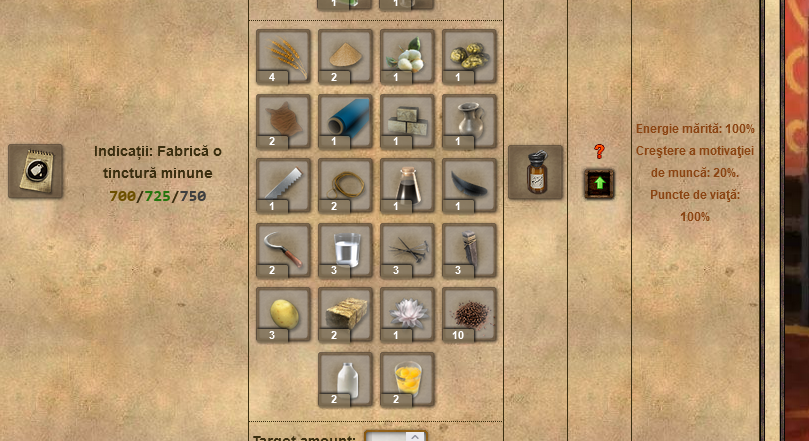This screenshot has width=809, height=441.
Task: Select the sickle ingredient slot
Action: [283, 249]
